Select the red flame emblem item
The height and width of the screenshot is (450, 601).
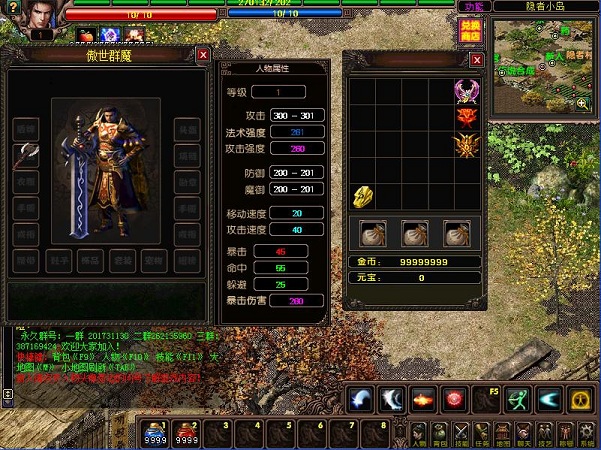465,118
